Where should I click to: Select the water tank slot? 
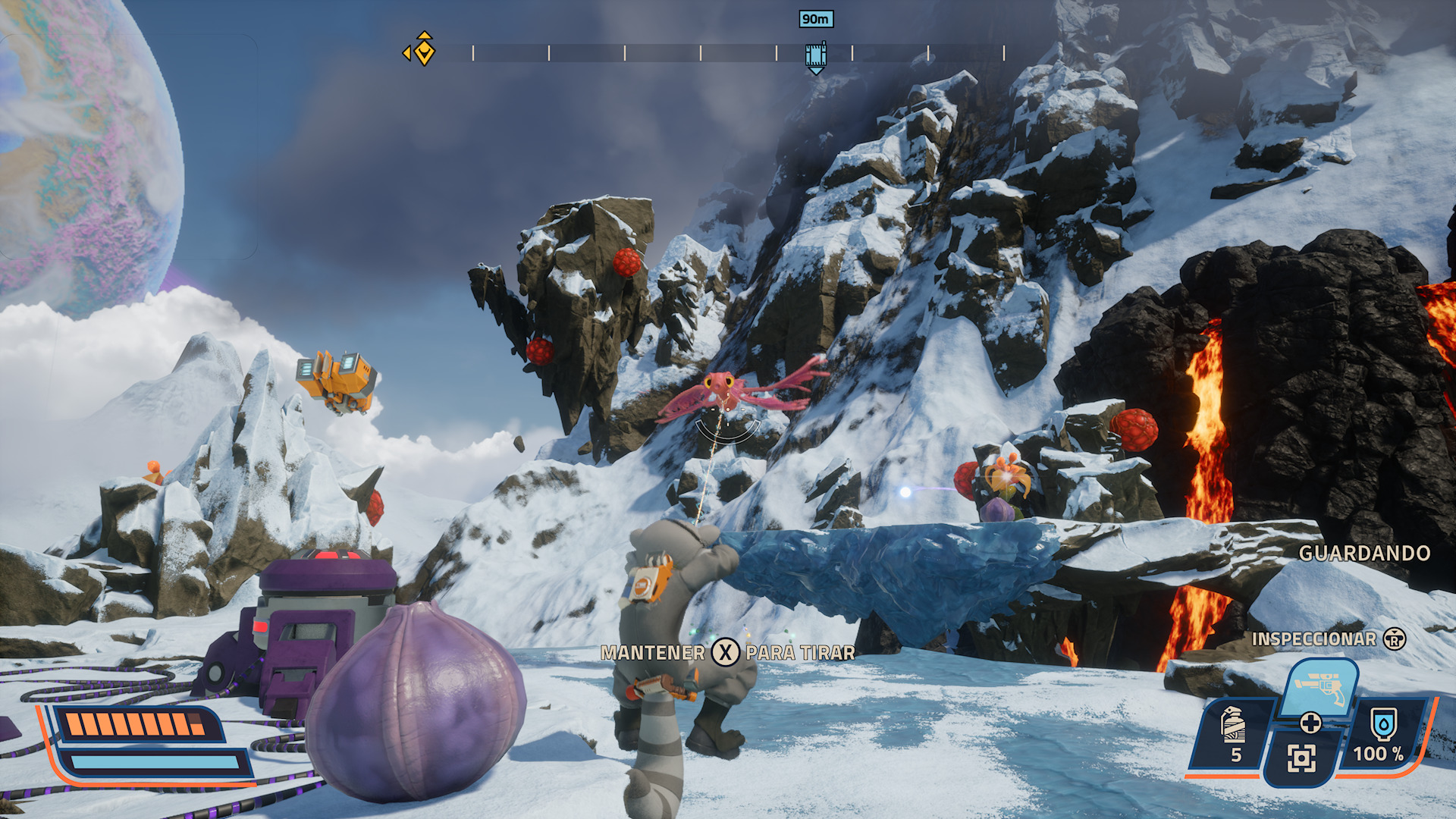coord(1383,733)
